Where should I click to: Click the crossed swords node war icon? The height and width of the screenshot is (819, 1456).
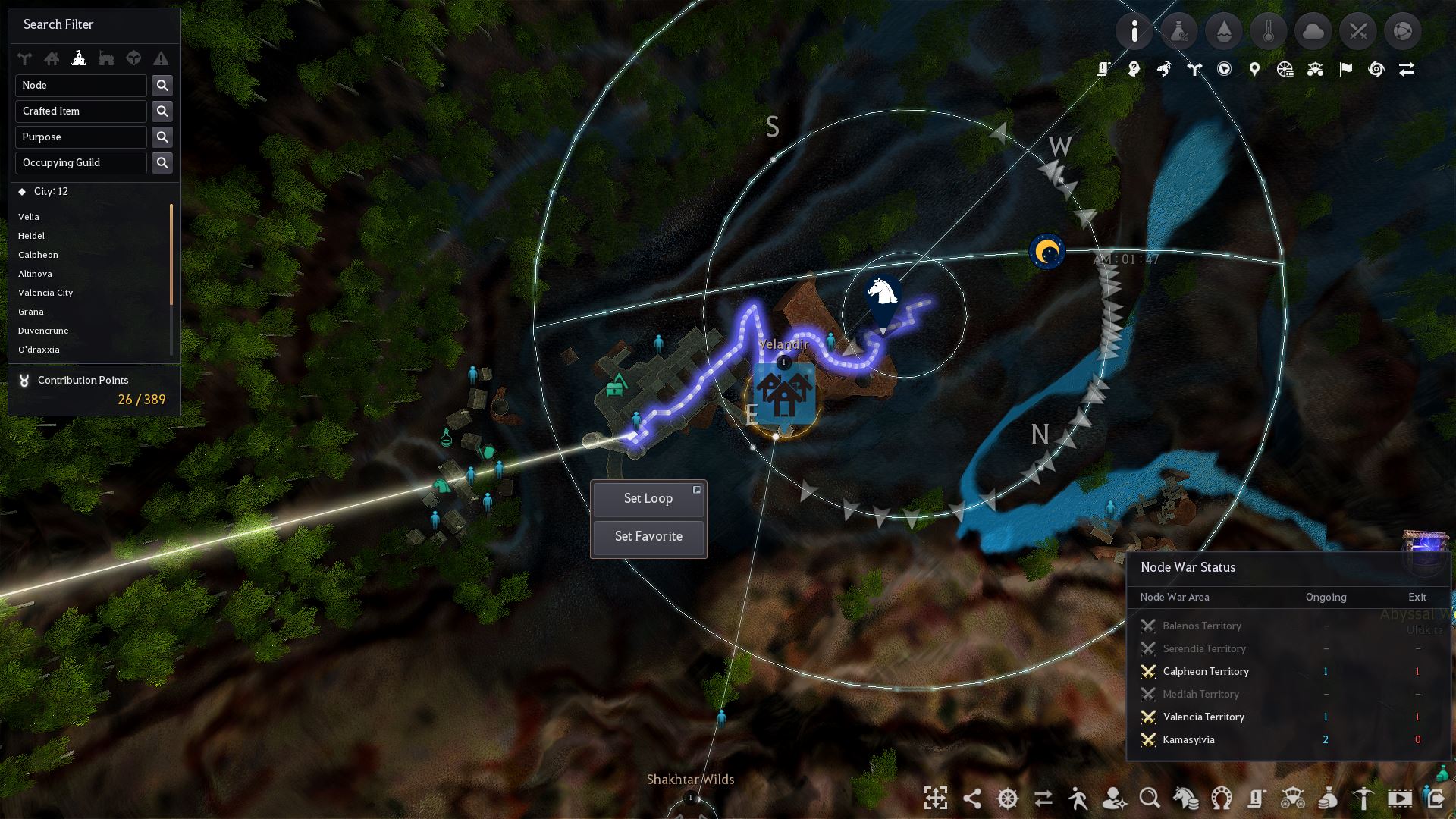tap(1357, 31)
